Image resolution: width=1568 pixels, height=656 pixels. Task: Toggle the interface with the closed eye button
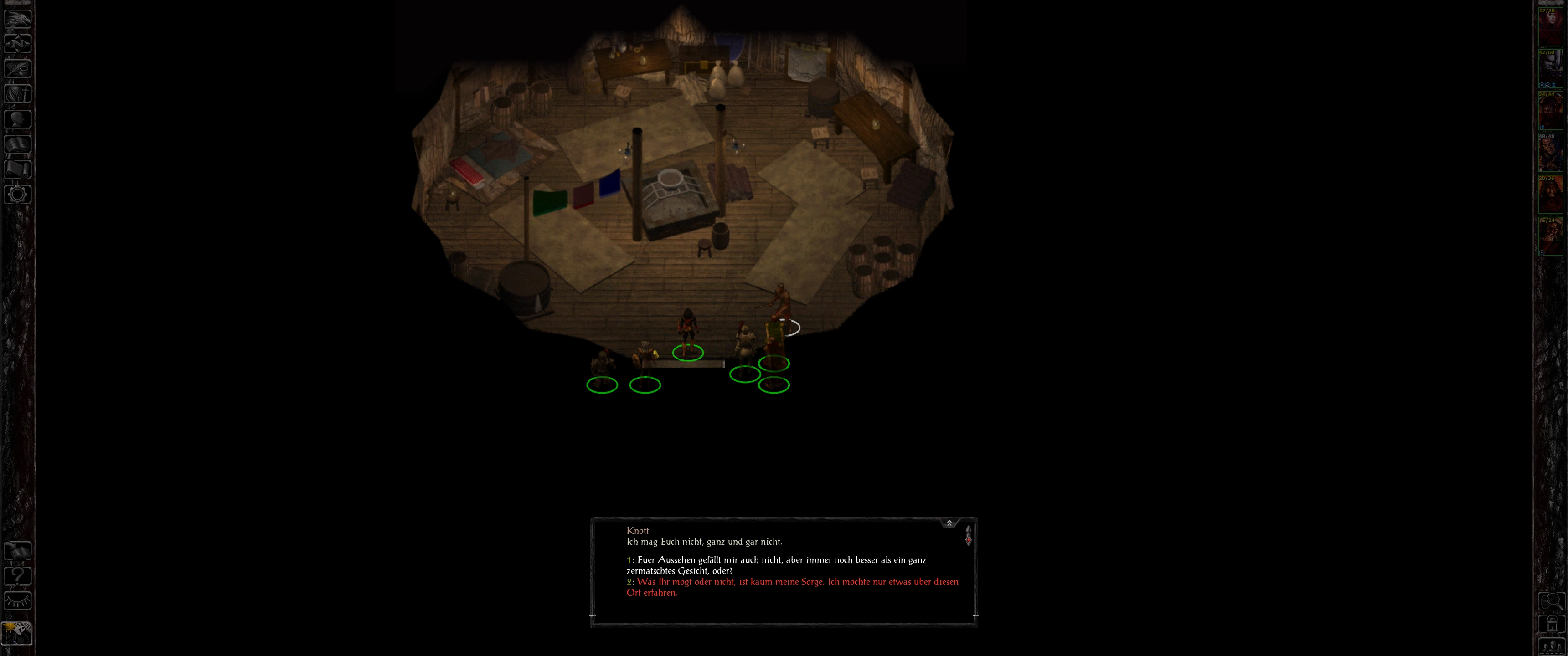click(x=18, y=601)
